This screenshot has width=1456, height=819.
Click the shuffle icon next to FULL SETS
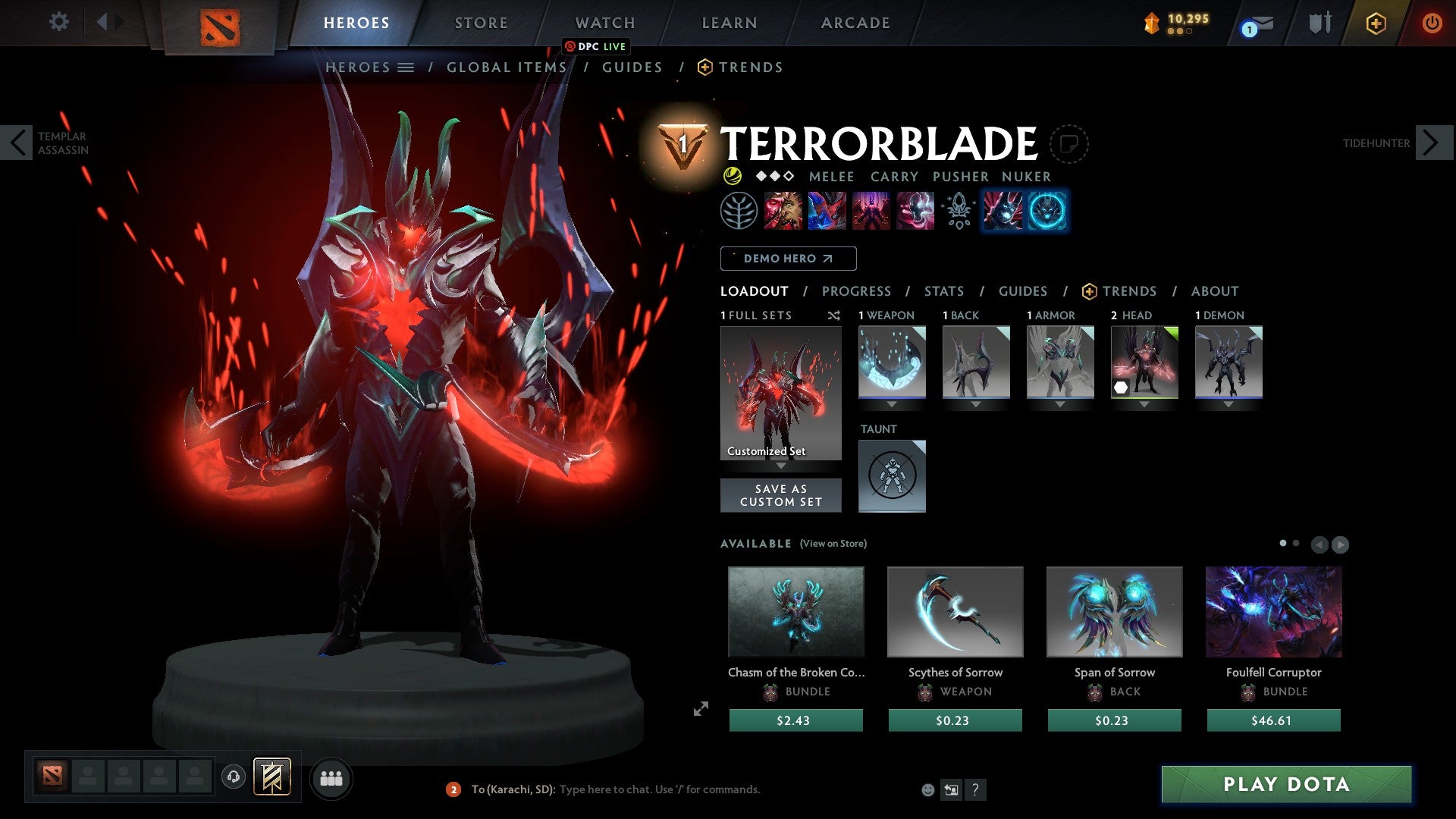[834, 315]
